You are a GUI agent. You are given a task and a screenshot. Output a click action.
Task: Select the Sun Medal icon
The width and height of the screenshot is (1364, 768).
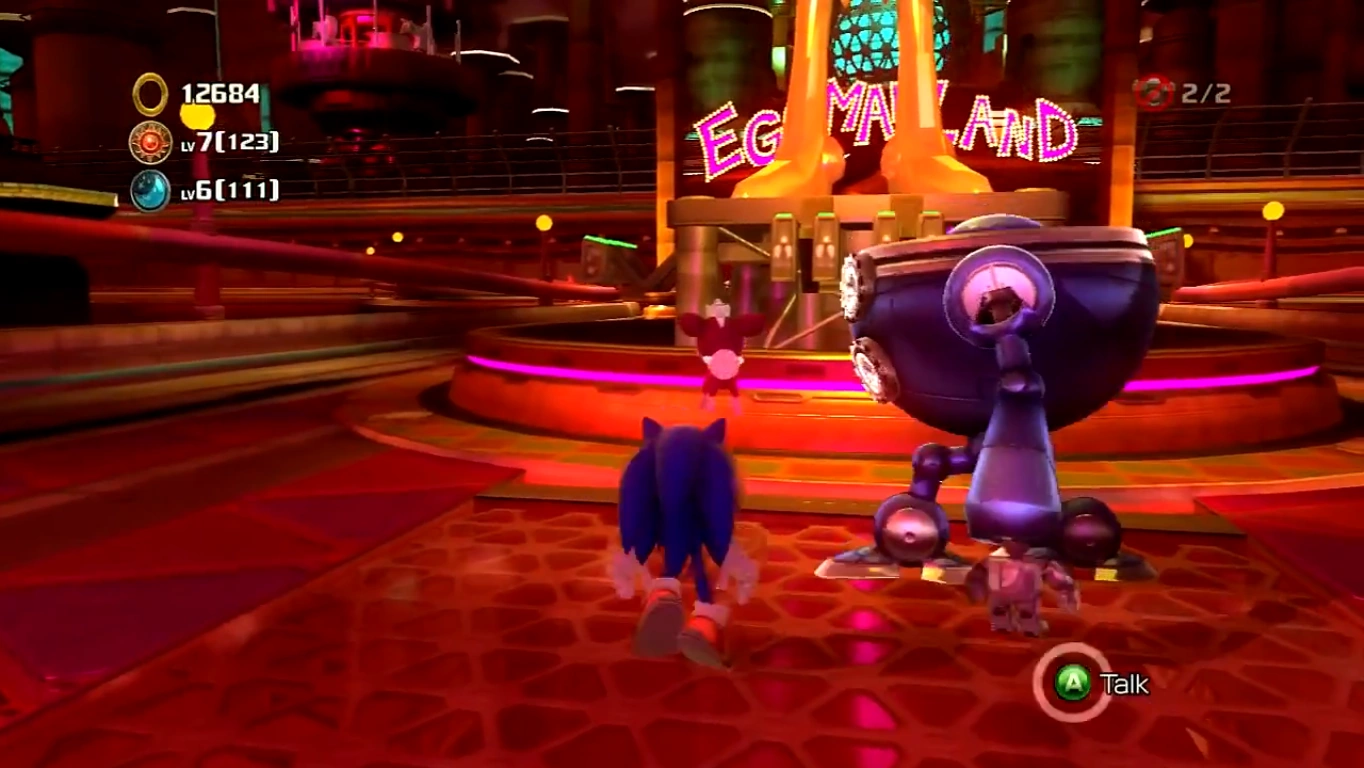pos(150,142)
